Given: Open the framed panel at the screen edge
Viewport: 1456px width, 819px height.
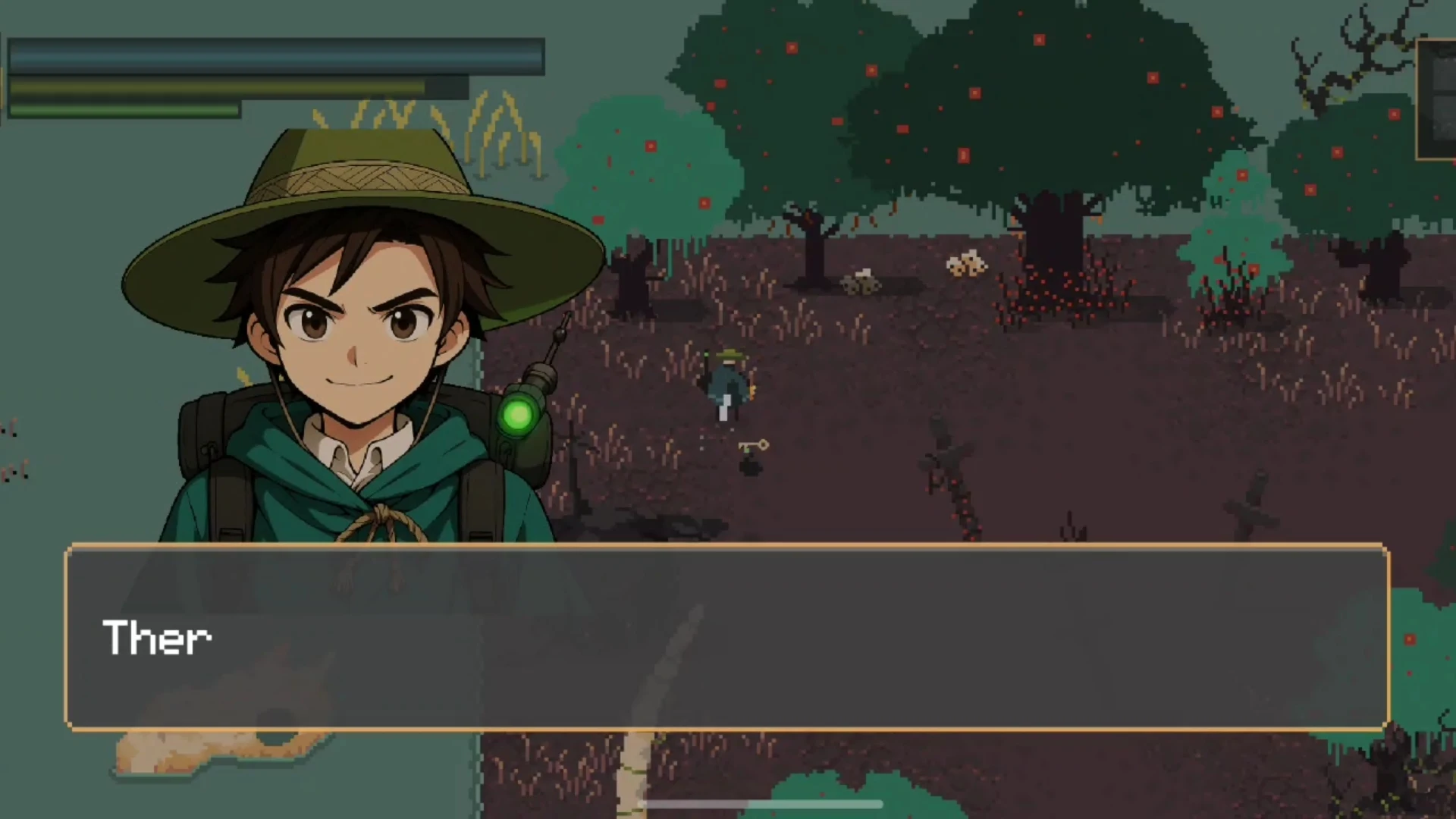Looking at the screenshot, I should [x=1437, y=99].
